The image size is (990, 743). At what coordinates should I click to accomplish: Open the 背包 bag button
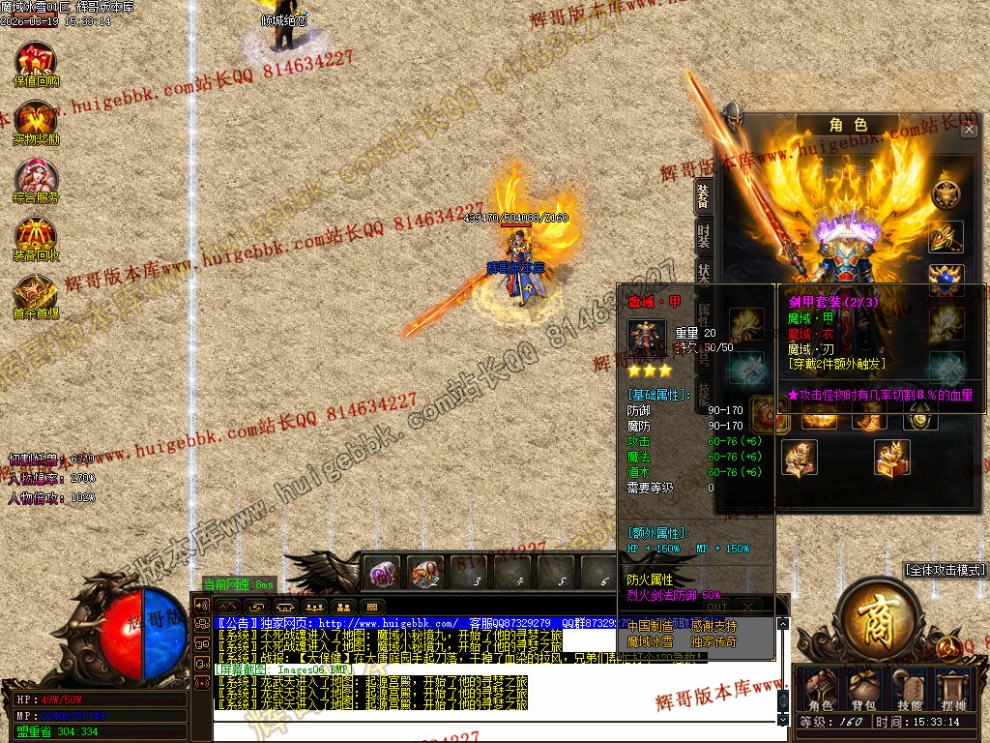(865, 689)
